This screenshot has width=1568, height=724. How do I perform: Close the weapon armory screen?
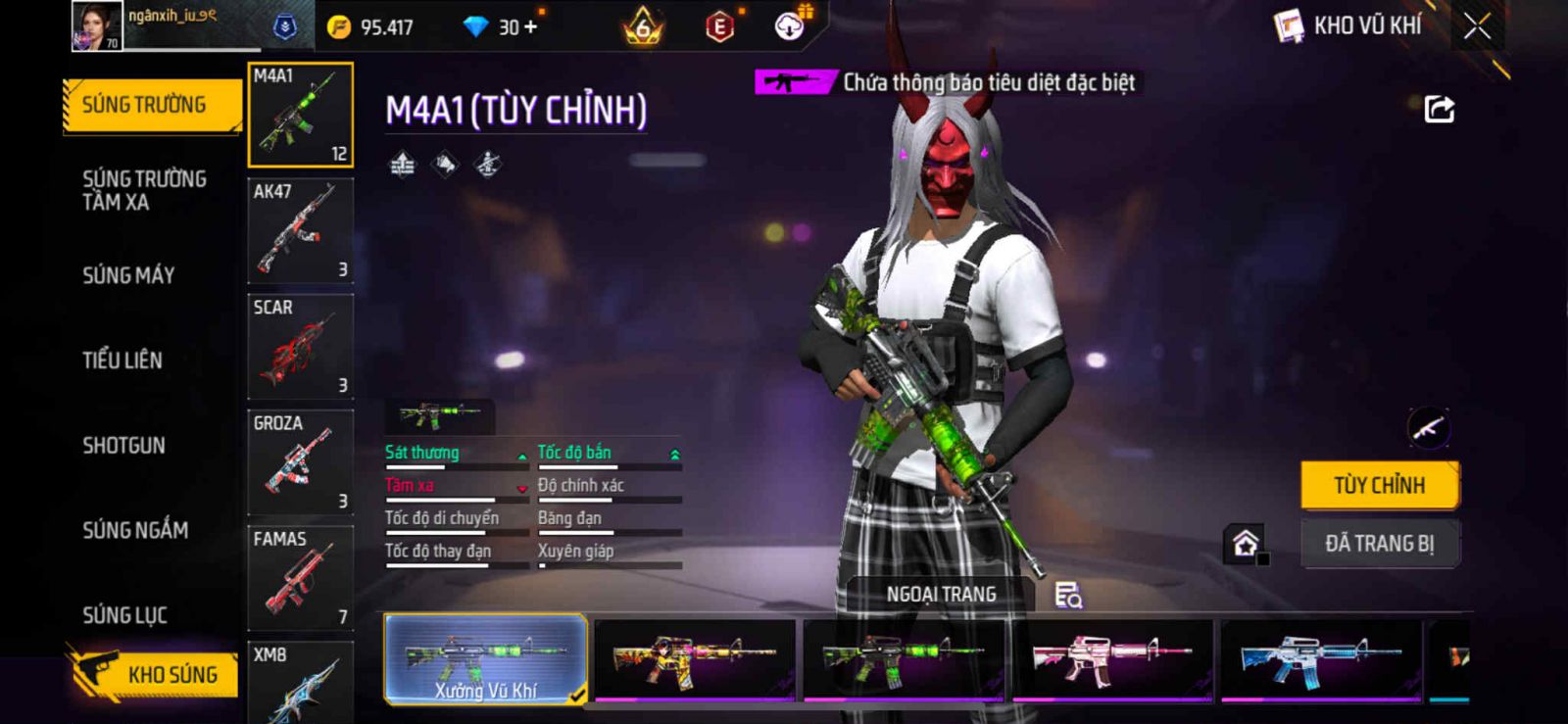pos(1477,26)
